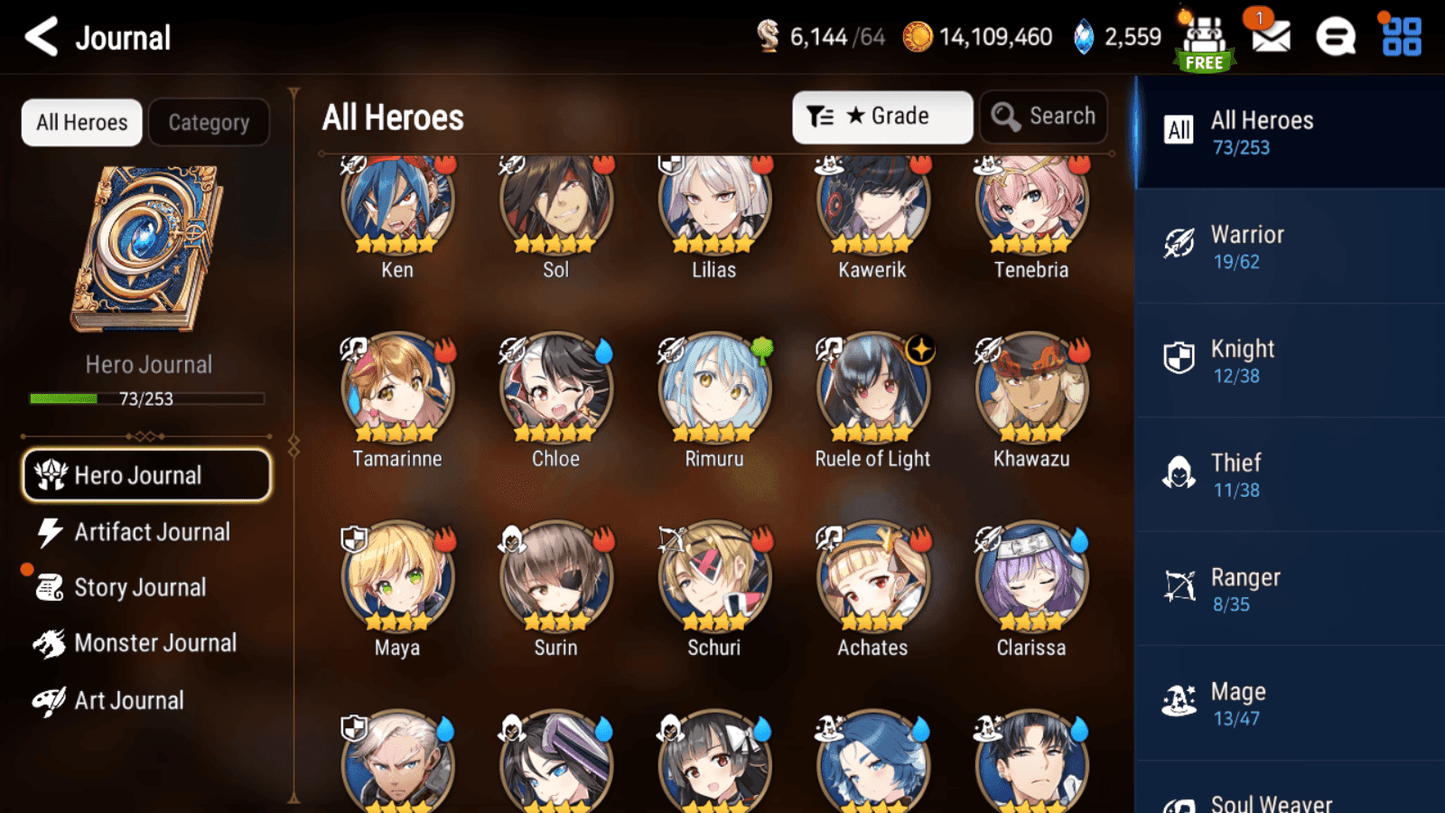This screenshot has height=813, width=1445.
Task: Select the Thief class filter
Action: (x=1289, y=474)
